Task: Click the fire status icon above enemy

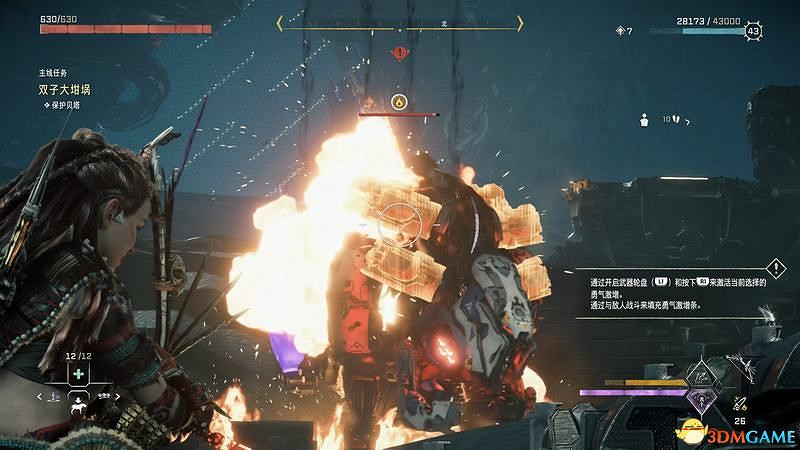Action: point(398,101)
